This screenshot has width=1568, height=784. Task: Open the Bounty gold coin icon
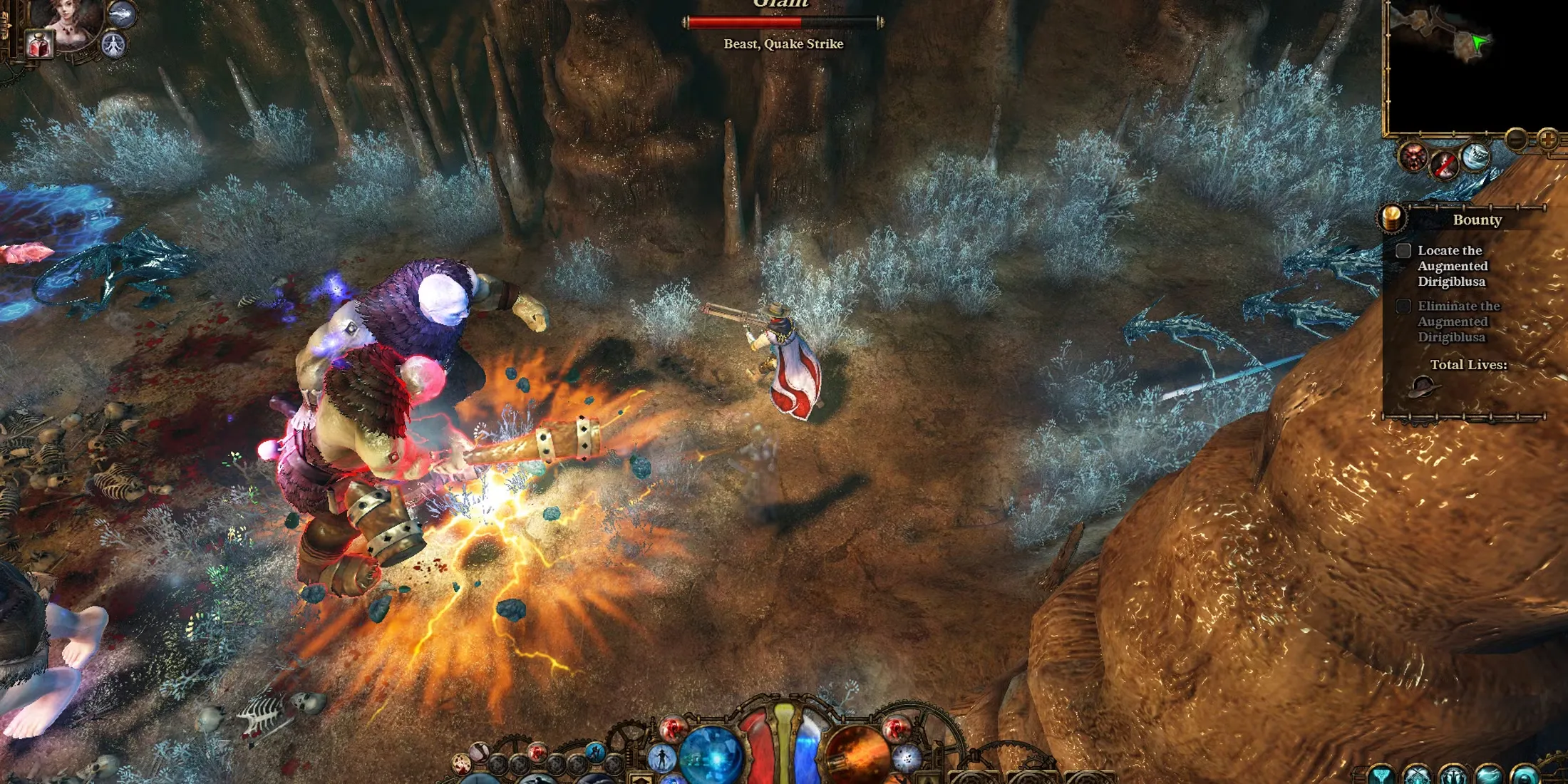pyautogui.click(x=1392, y=218)
